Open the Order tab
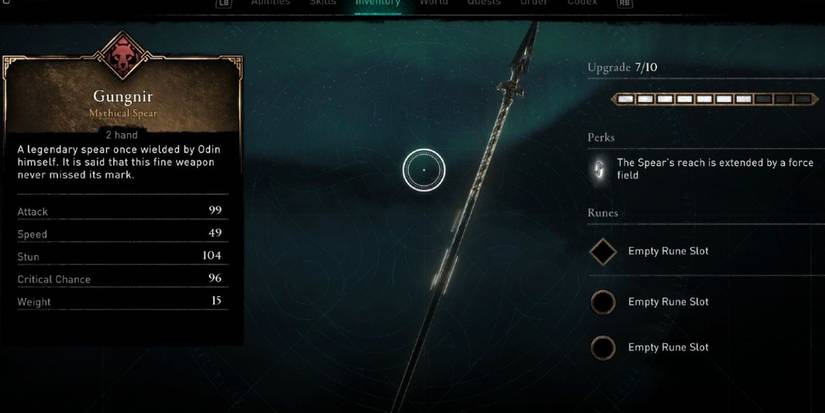The height and width of the screenshot is (413, 825). point(533,3)
